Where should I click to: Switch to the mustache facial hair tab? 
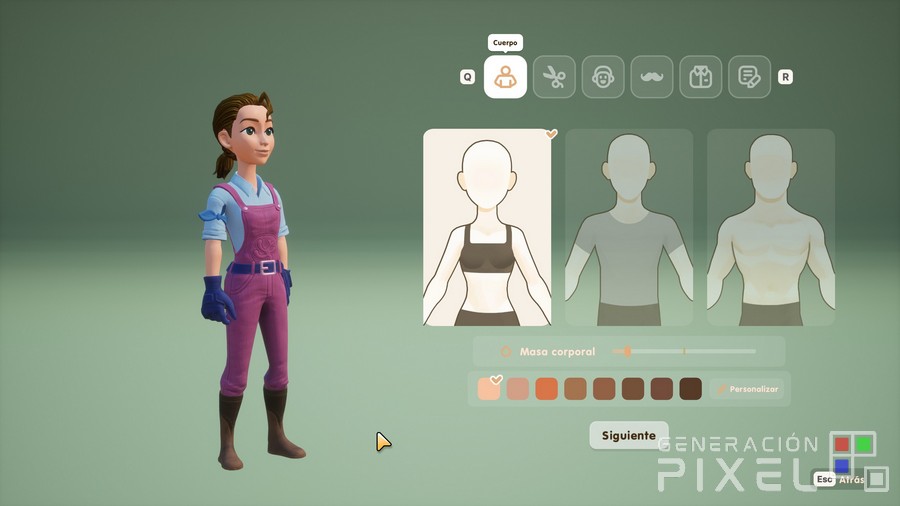(x=651, y=77)
